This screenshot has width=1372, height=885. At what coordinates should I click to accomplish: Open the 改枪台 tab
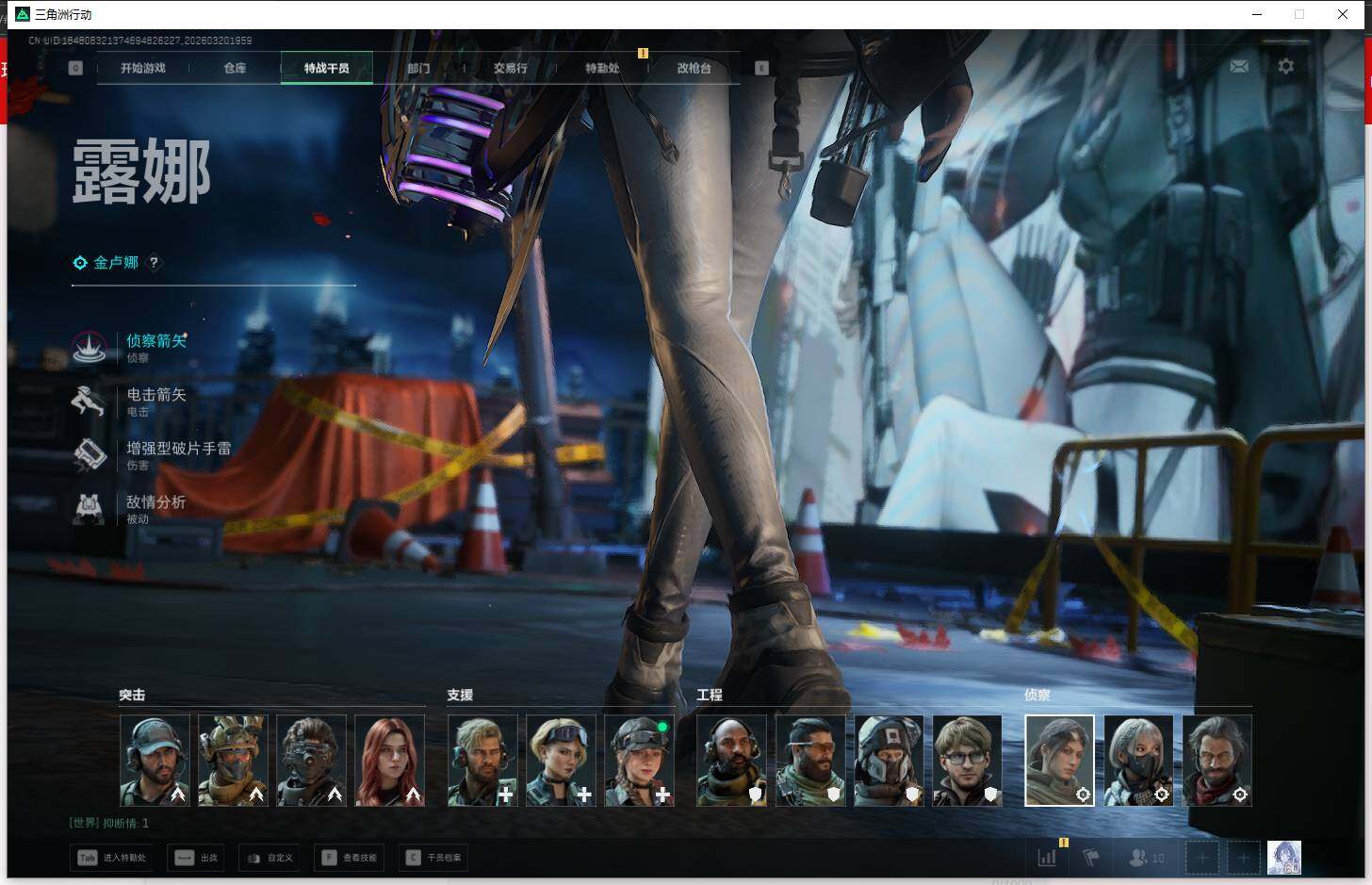pos(694,68)
